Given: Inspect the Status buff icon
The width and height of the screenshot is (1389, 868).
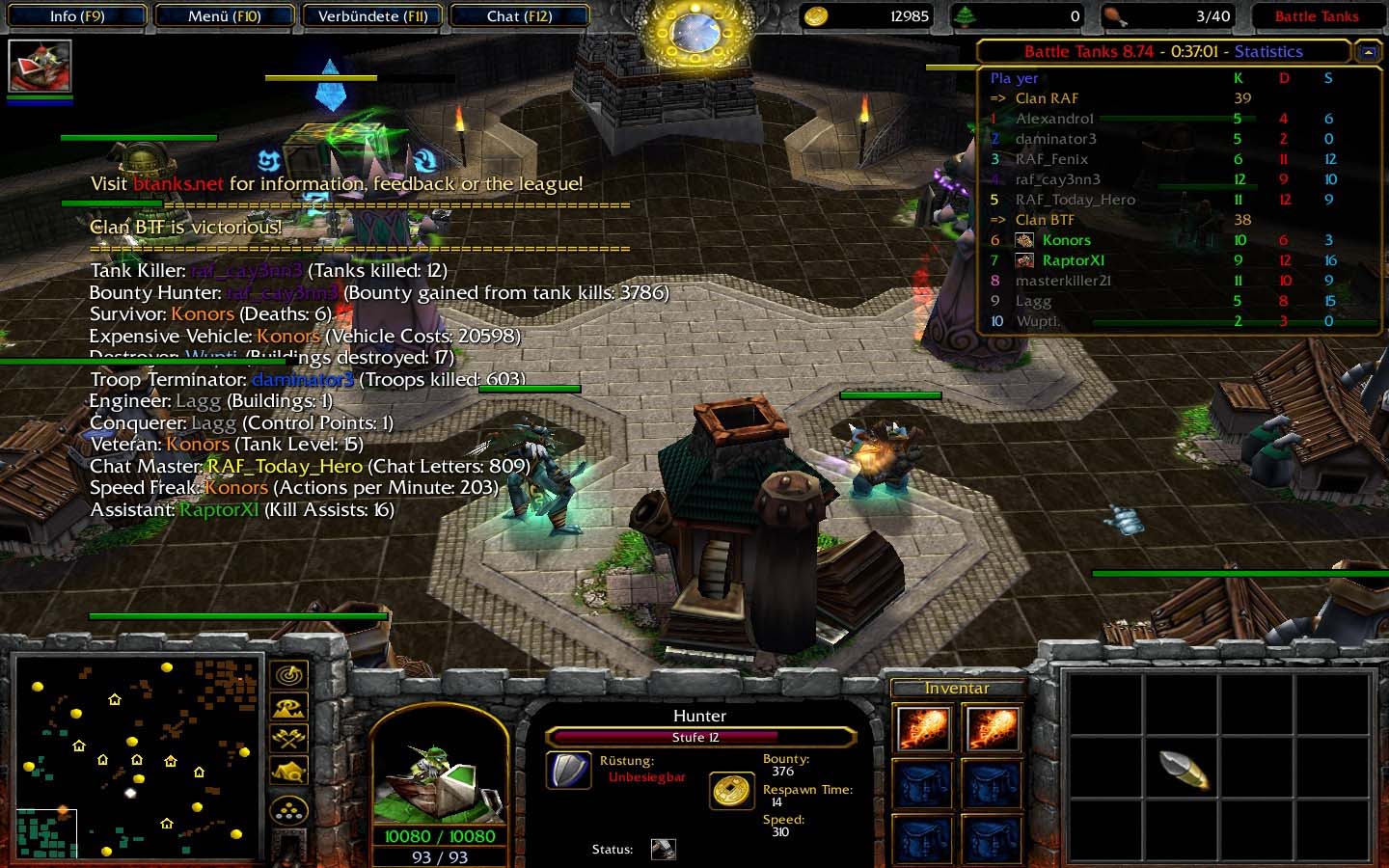Looking at the screenshot, I should pos(664,849).
